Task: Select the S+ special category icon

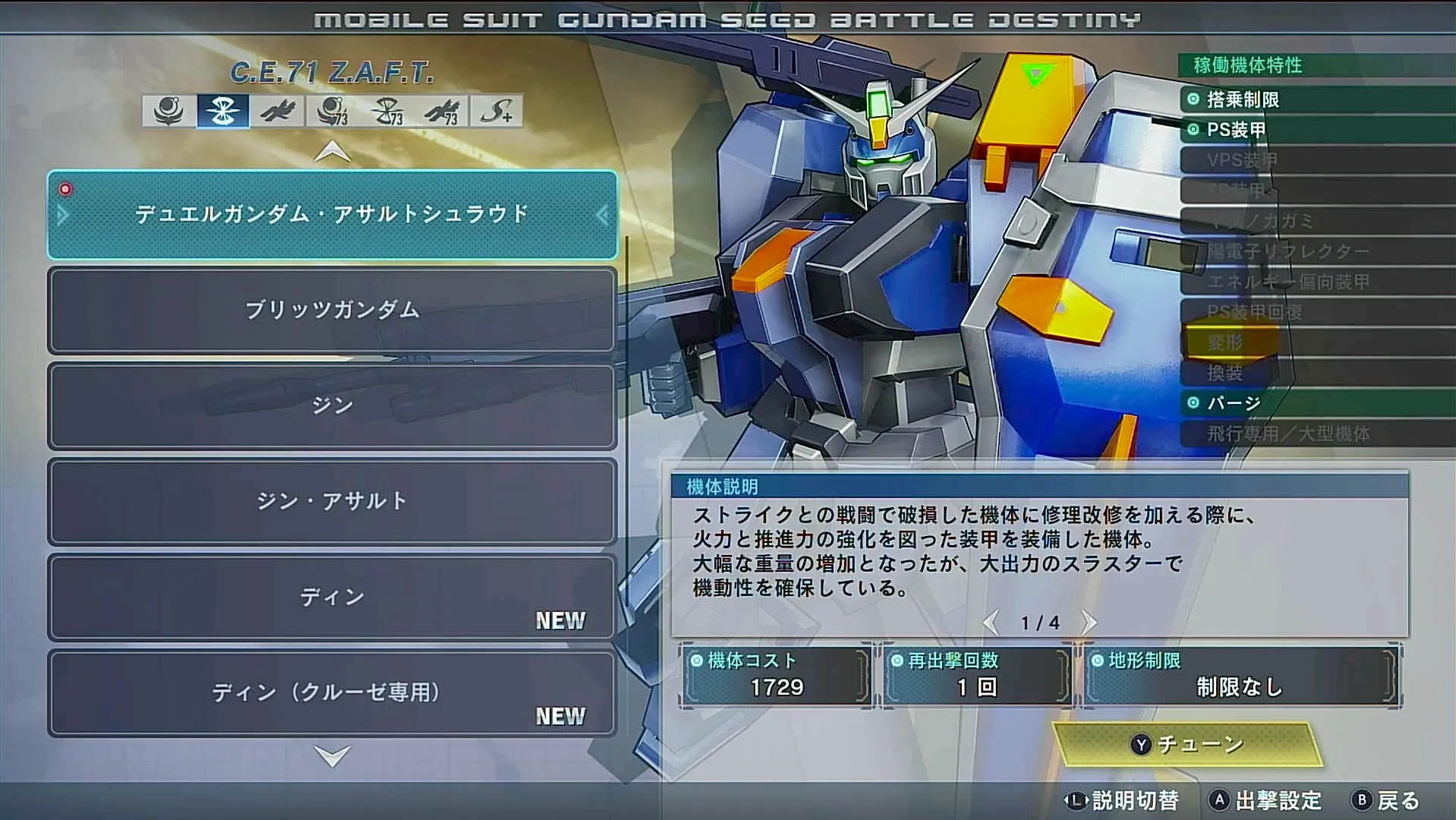Action: tap(498, 114)
